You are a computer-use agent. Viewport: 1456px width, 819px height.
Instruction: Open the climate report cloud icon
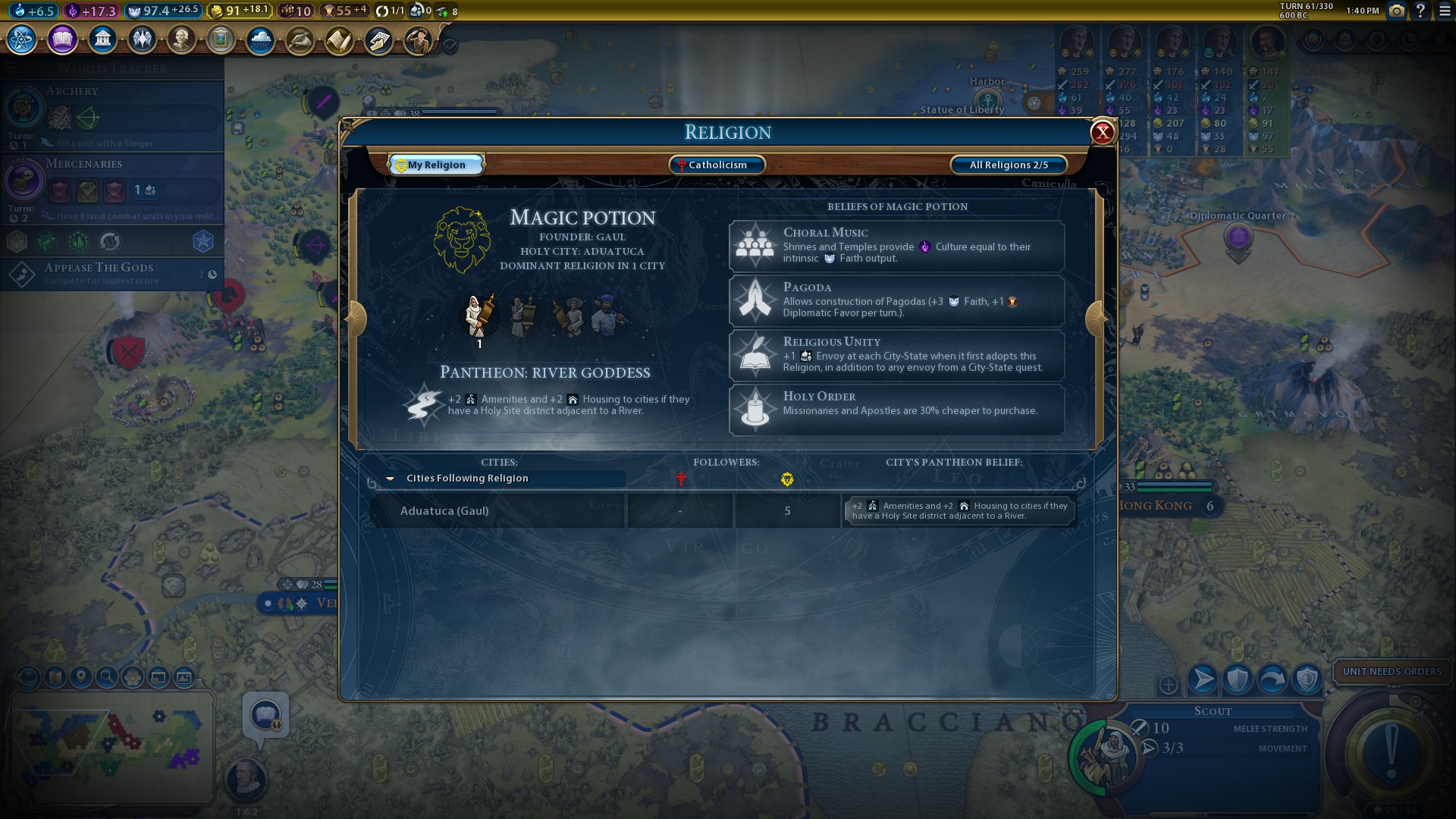click(260, 39)
